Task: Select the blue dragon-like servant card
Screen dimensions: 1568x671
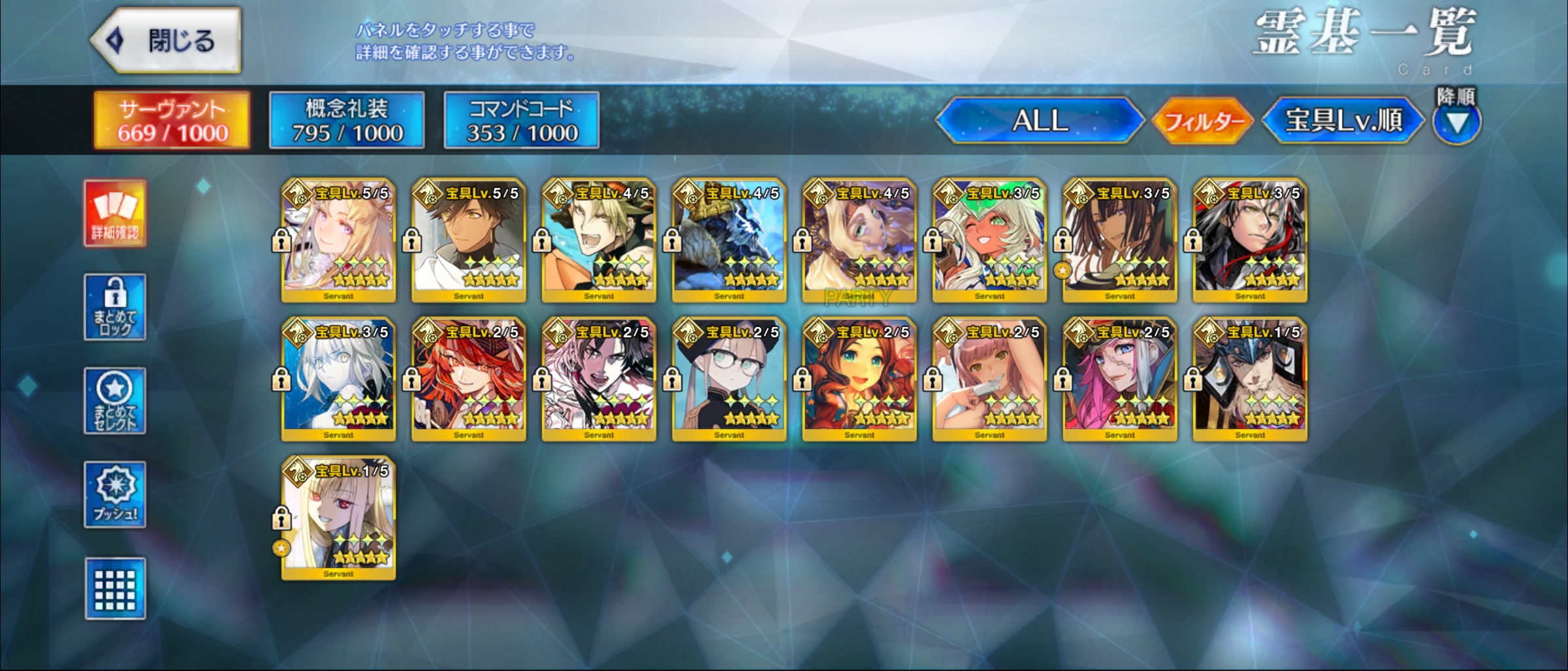Action: point(729,240)
